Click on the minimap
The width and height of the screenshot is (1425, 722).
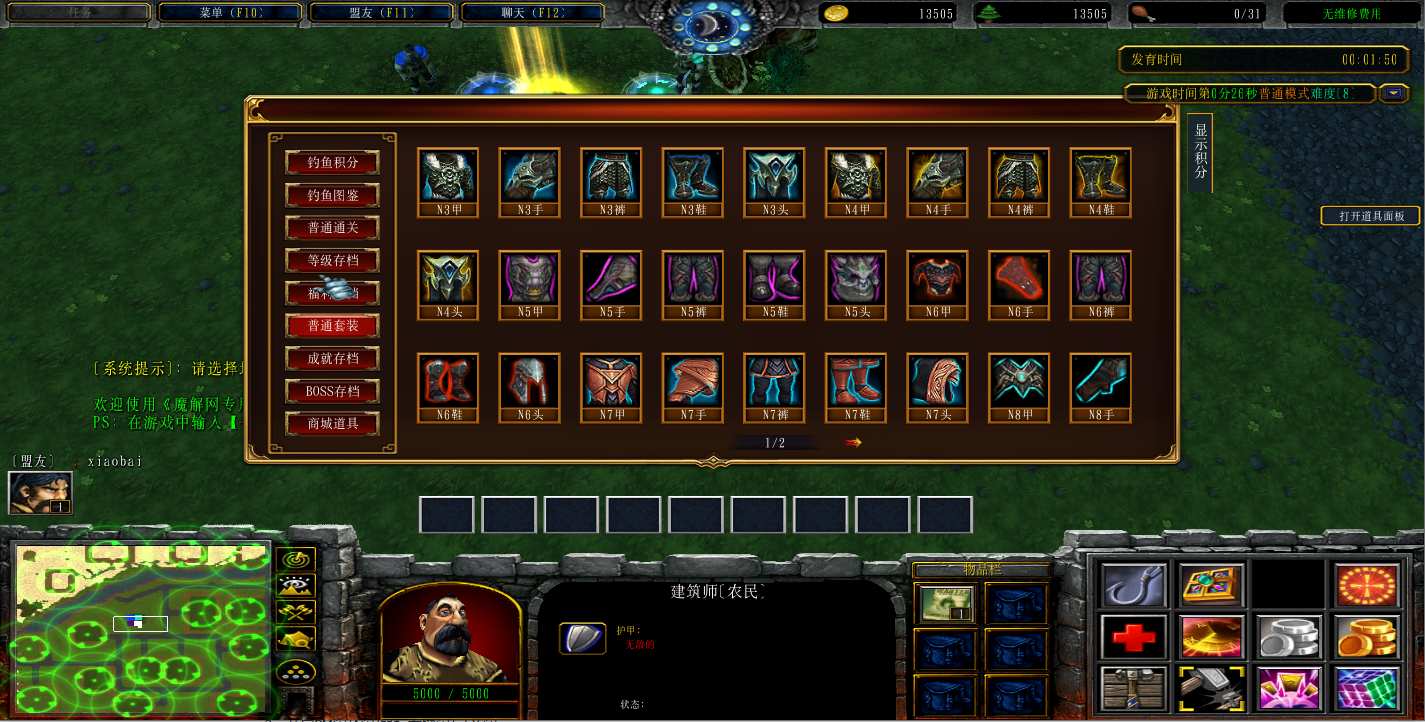click(140, 628)
